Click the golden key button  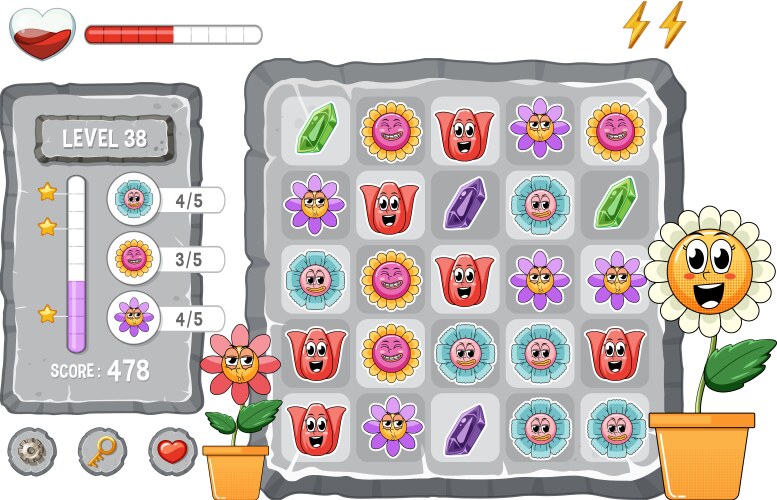102,451
